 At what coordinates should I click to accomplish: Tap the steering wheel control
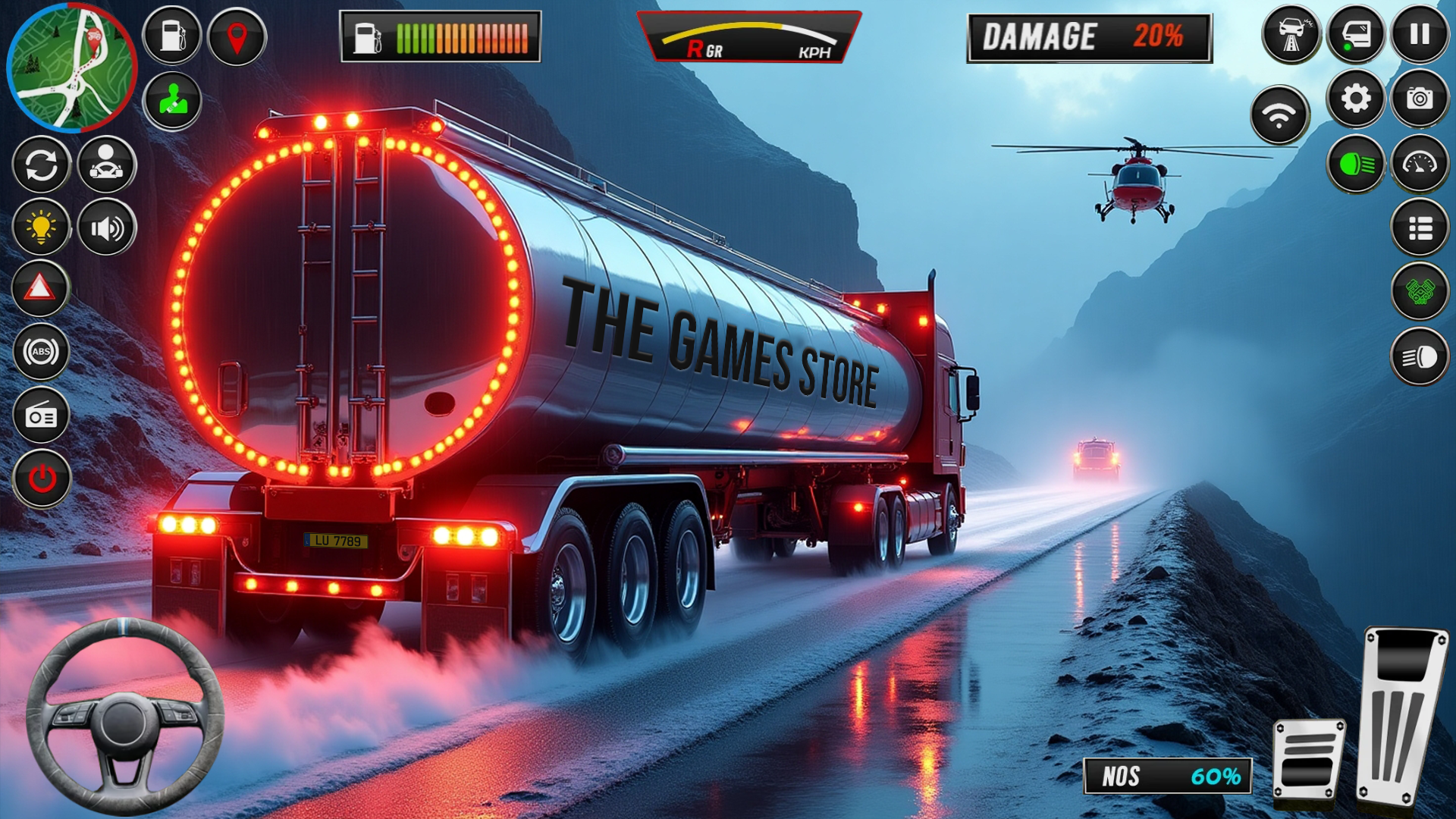tap(125, 717)
